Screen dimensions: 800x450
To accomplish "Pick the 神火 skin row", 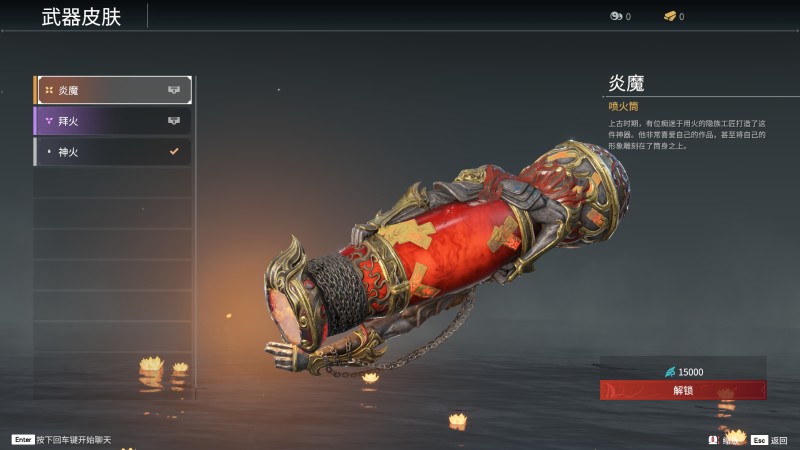I will pyautogui.click(x=113, y=152).
